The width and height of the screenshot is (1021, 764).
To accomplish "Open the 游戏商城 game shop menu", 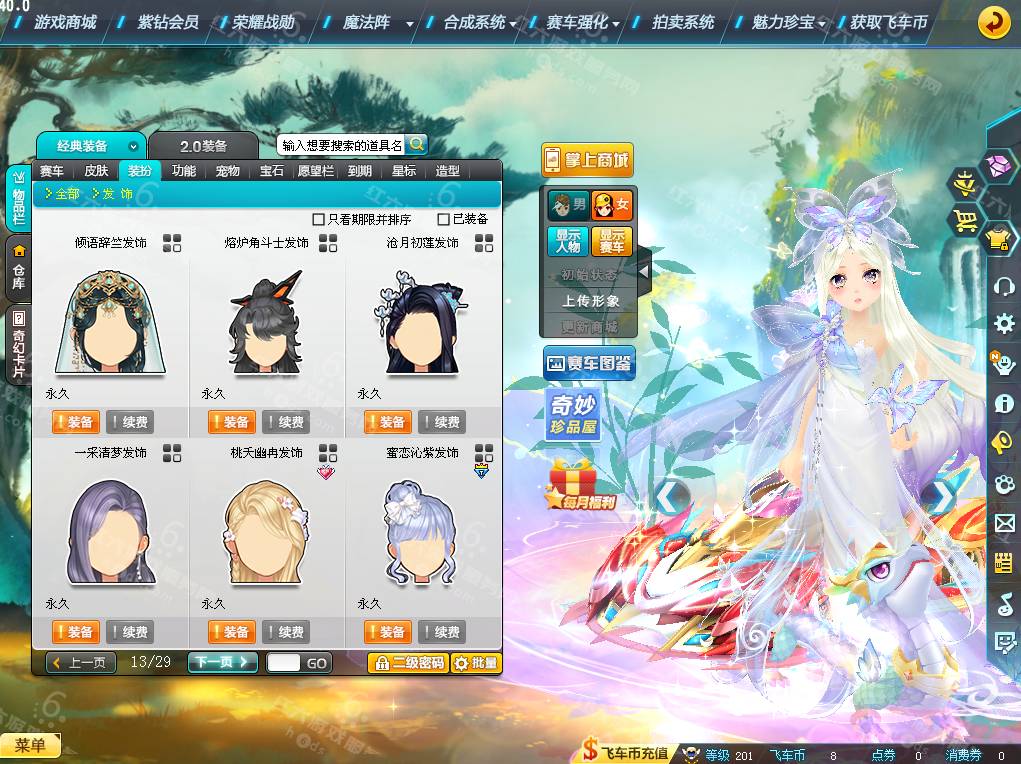I will (65, 22).
